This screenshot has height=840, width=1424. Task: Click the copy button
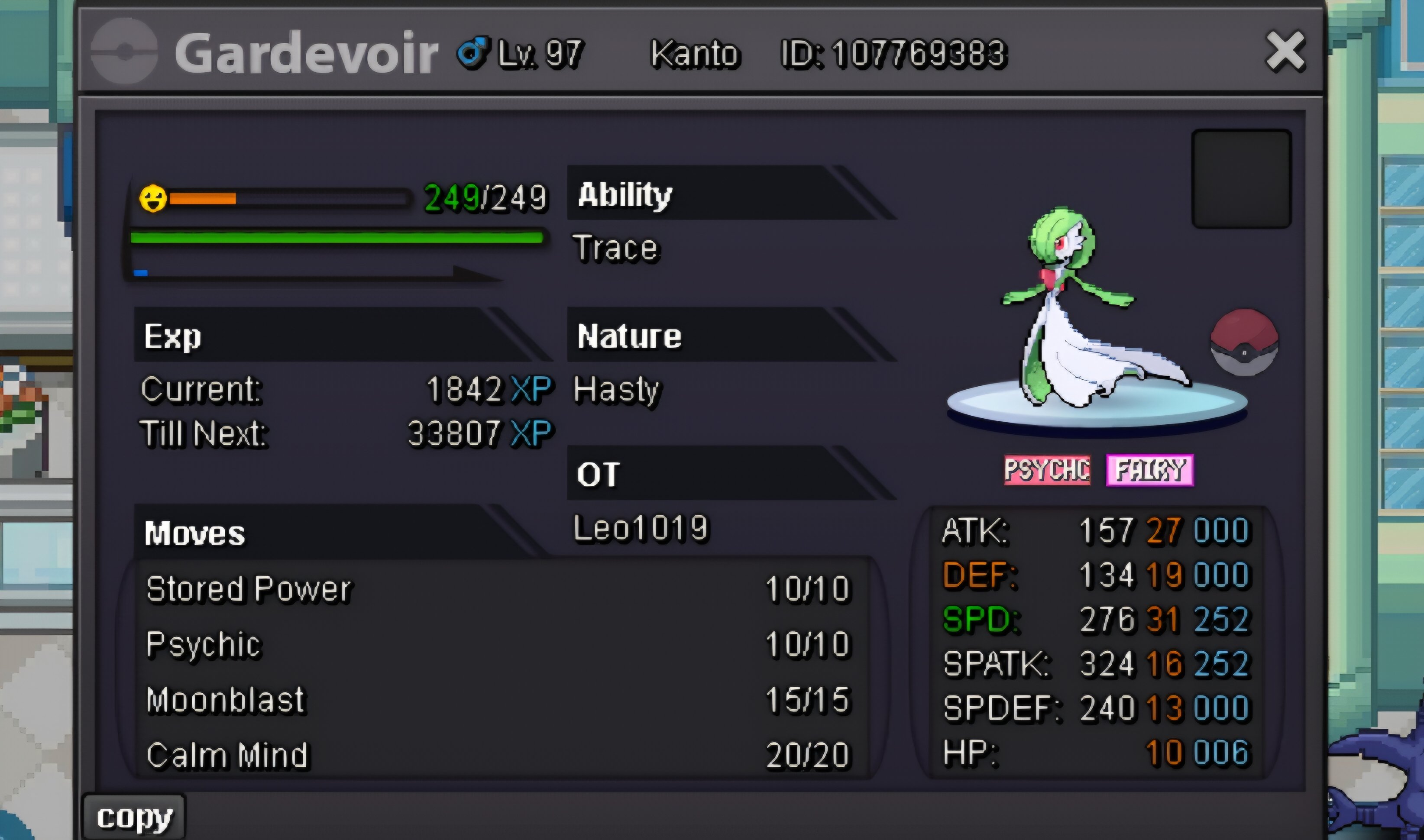point(134,817)
